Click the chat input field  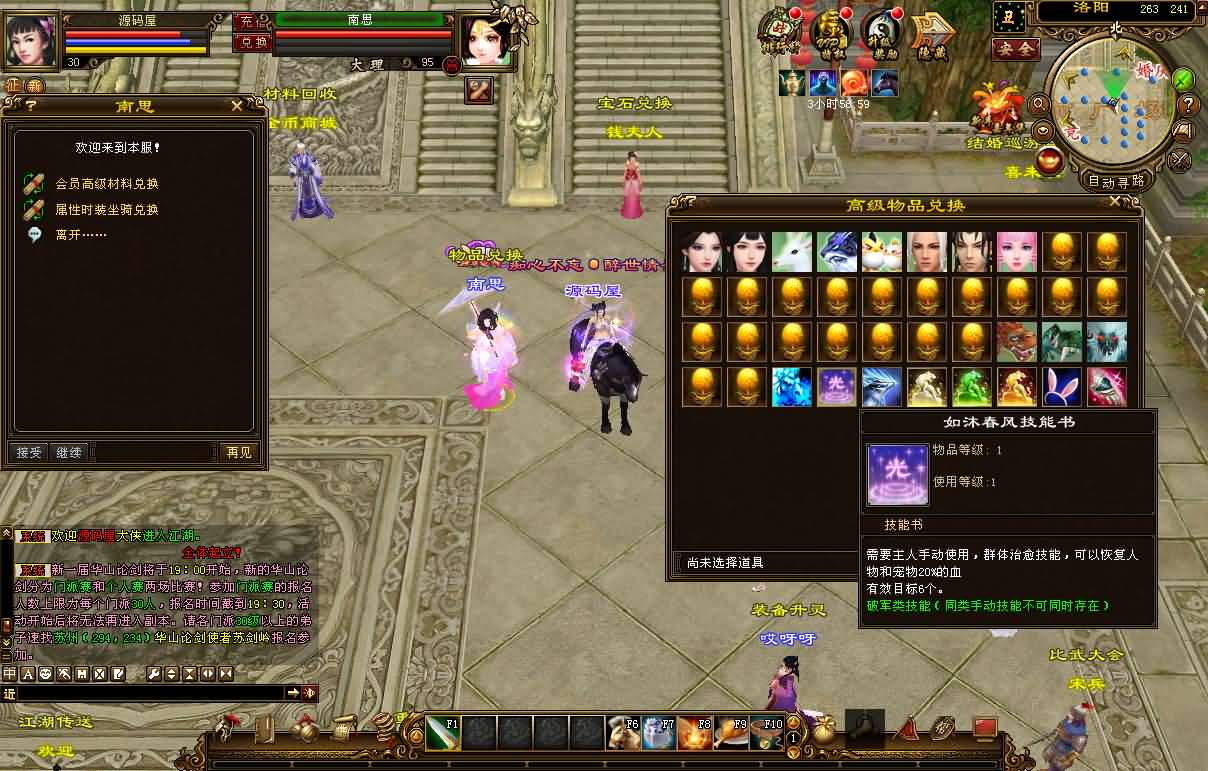pos(150,692)
